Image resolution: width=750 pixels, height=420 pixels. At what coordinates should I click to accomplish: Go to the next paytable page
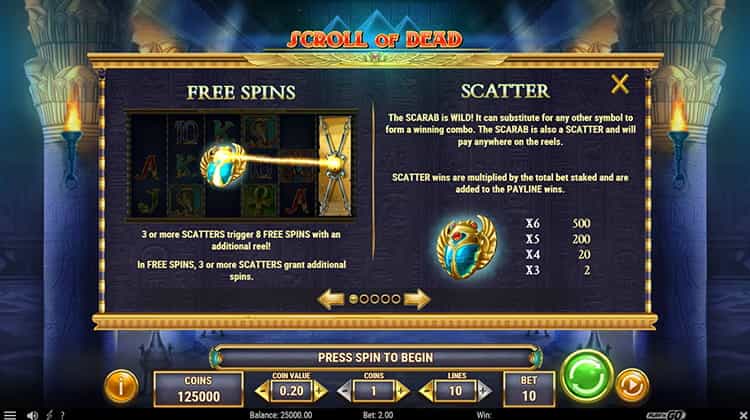coord(417,298)
